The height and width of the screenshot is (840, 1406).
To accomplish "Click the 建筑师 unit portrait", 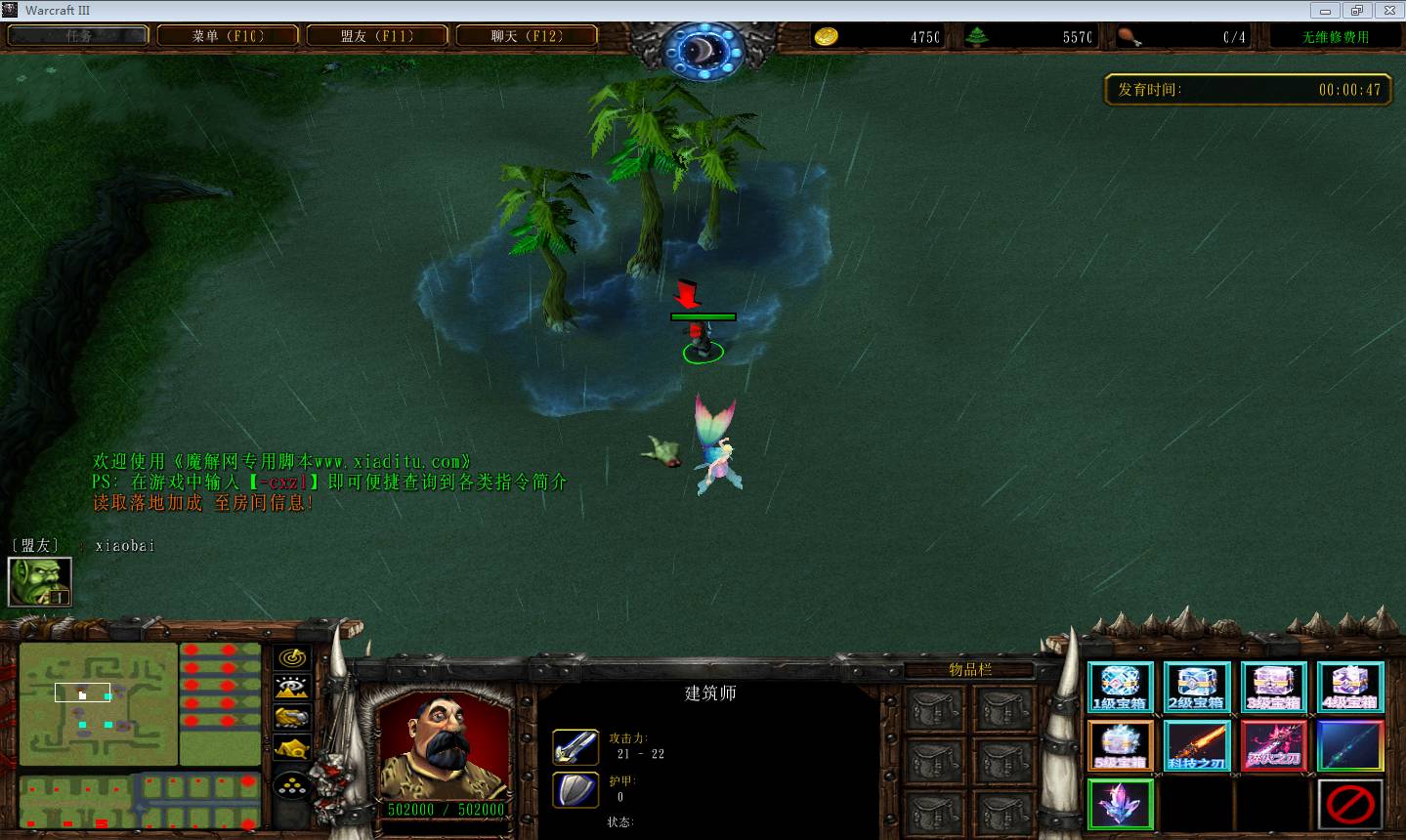I will coord(445,747).
